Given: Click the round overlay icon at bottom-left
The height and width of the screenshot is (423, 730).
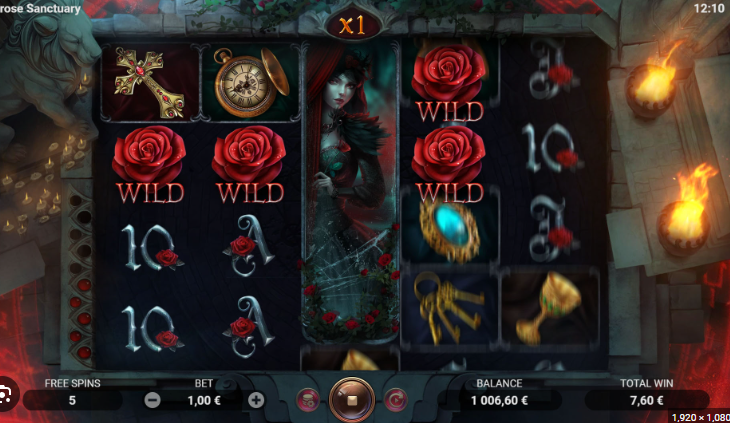Looking at the screenshot, I should (x=6, y=392).
